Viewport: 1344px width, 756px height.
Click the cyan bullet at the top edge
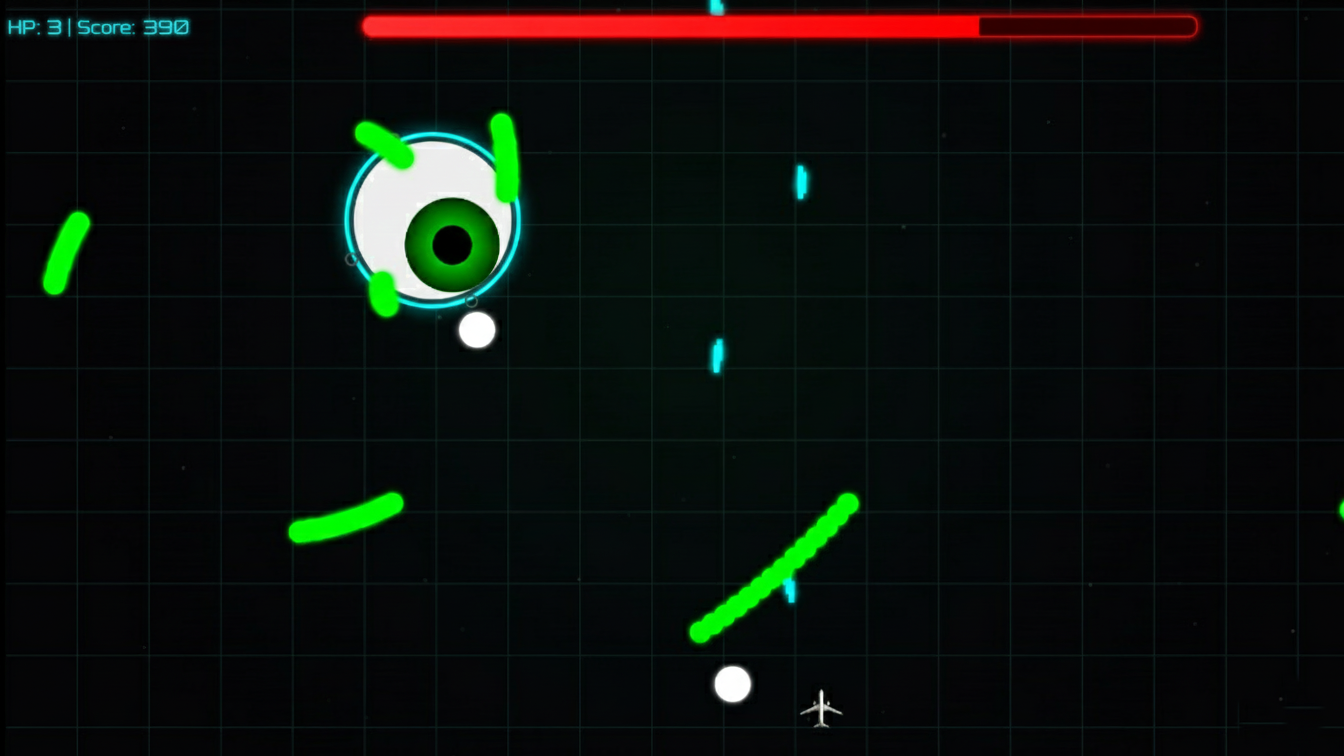click(715, 8)
